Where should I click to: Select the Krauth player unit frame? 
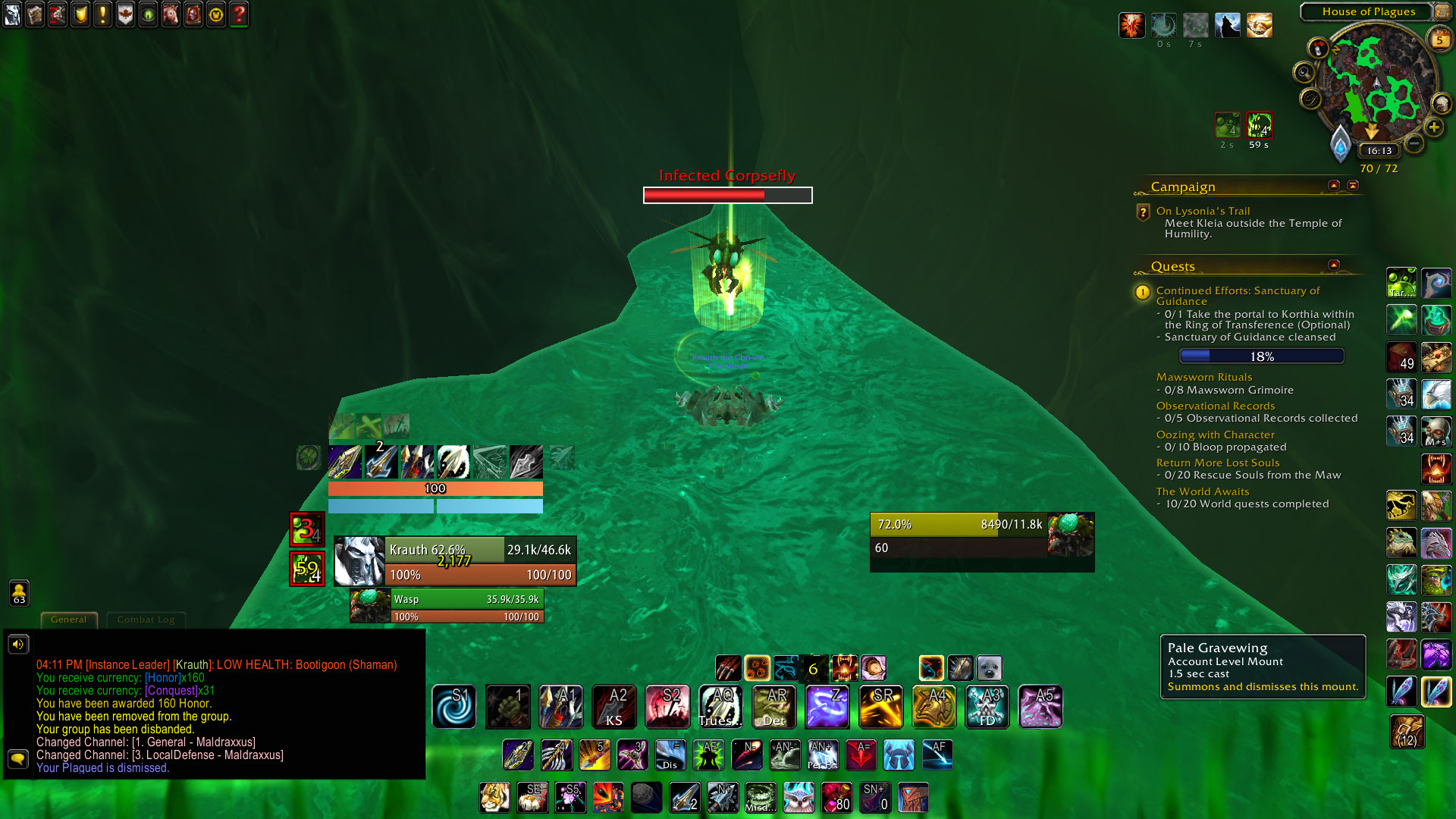point(455,561)
